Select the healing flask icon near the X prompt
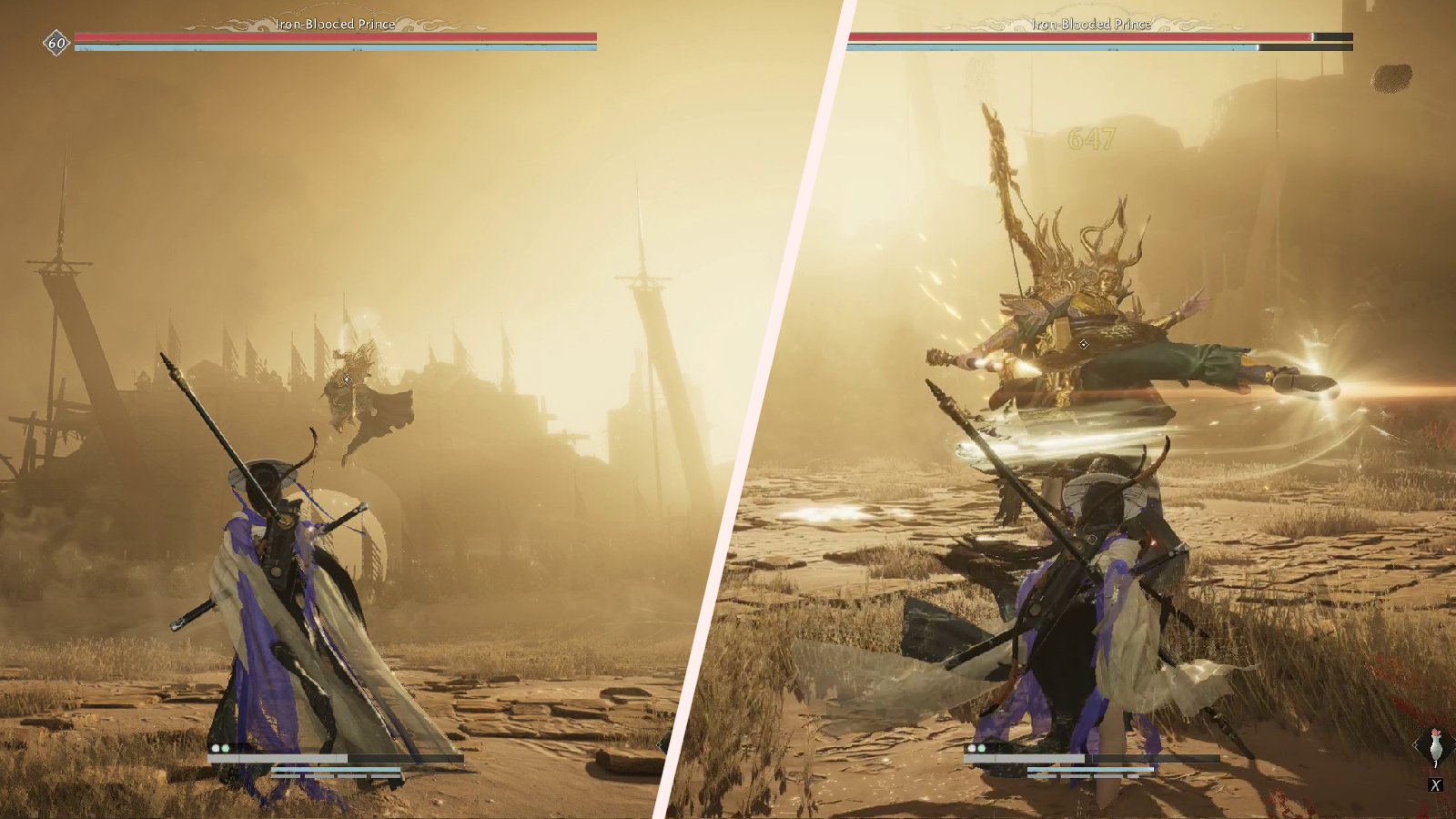 click(1436, 746)
